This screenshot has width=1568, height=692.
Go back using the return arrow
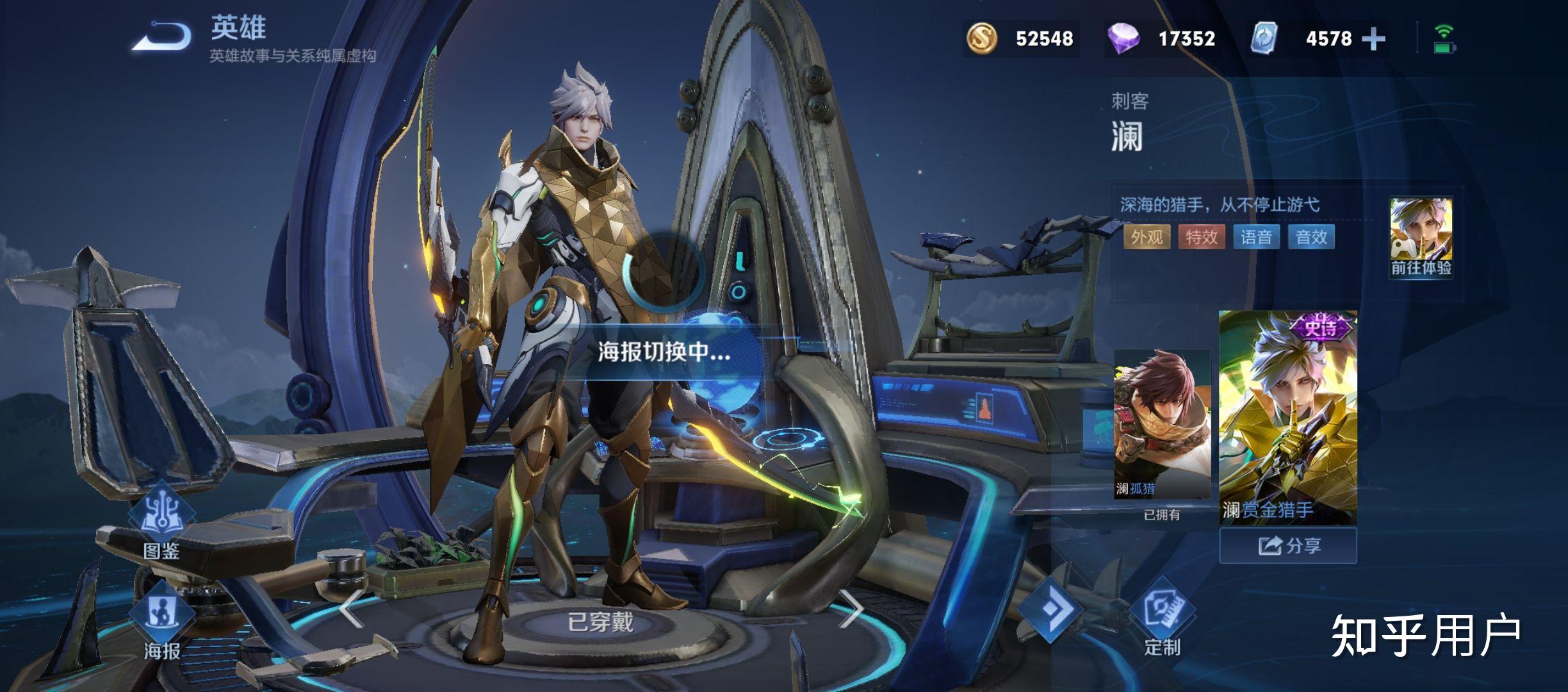tap(163, 36)
